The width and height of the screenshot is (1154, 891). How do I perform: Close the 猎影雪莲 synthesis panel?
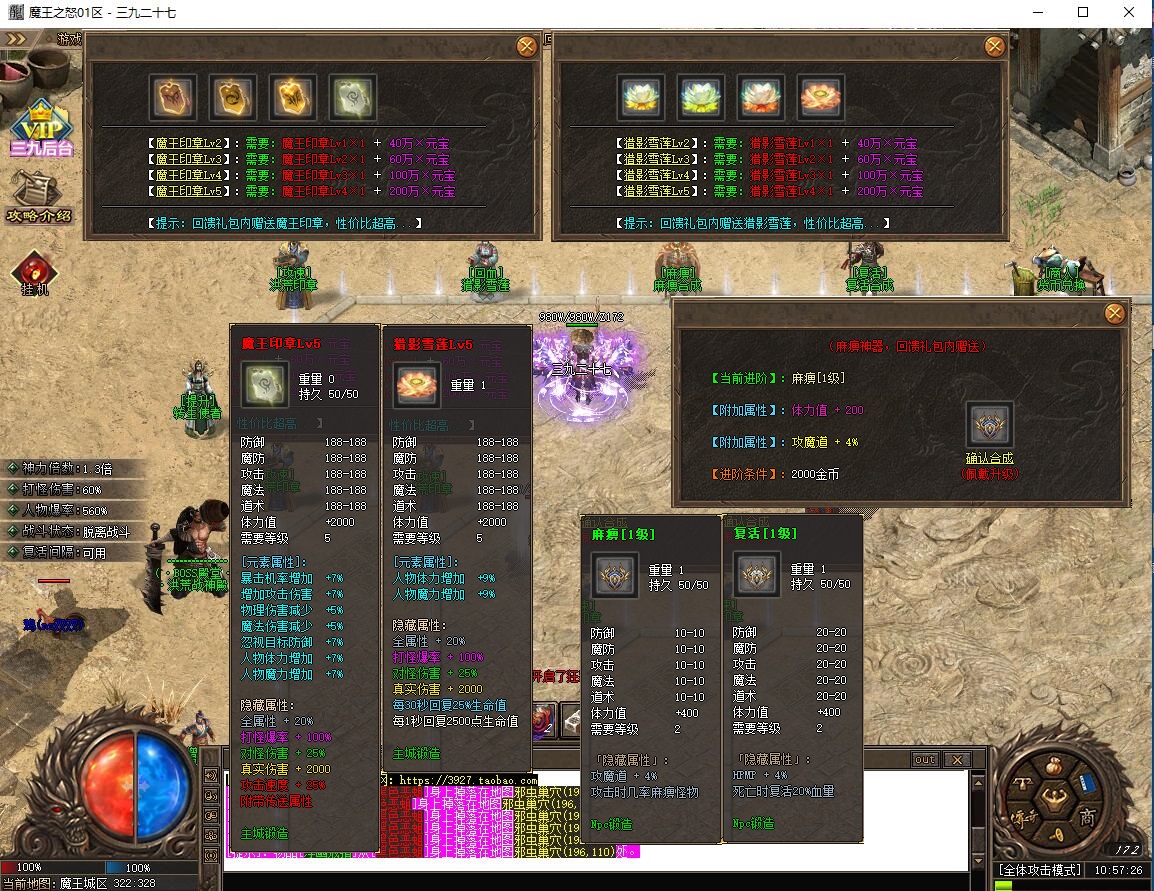pos(995,46)
